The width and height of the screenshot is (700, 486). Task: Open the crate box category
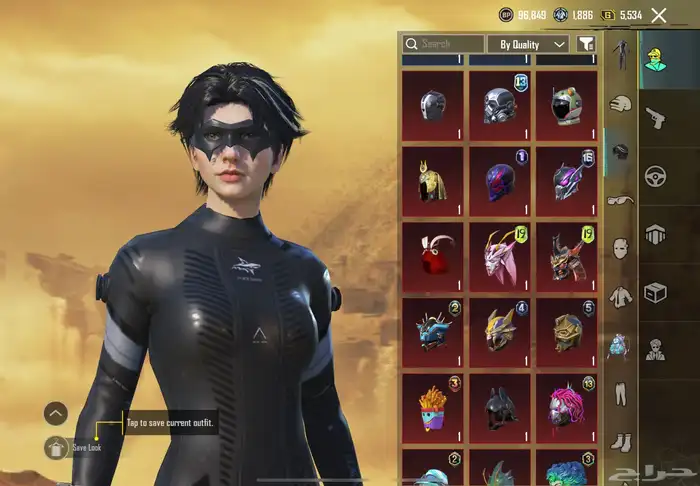tap(656, 293)
